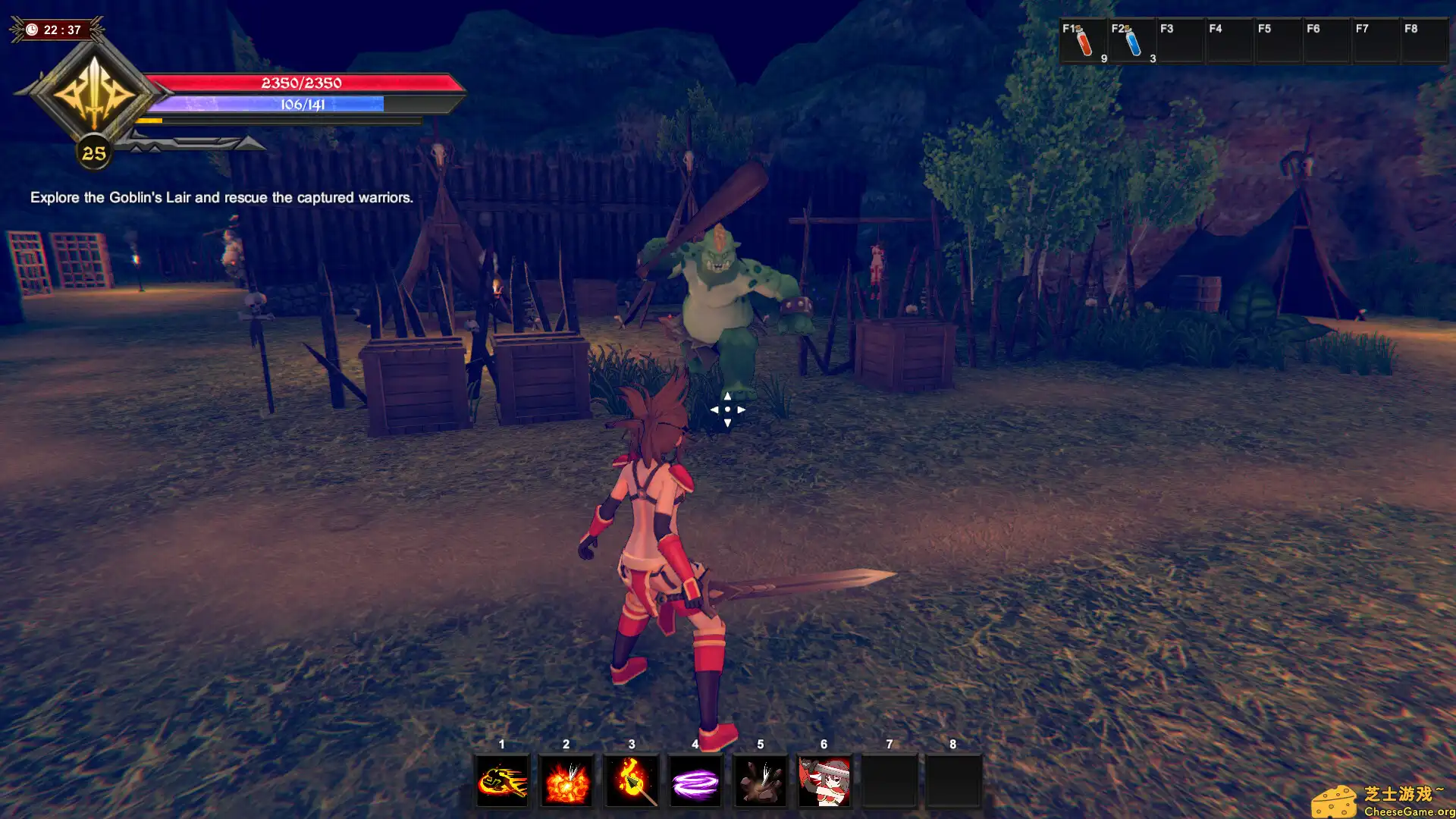The image size is (1456, 819).
Task: Click the Goblin's Lair quest objective text
Action: pyautogui.click(x=221, y=197)
